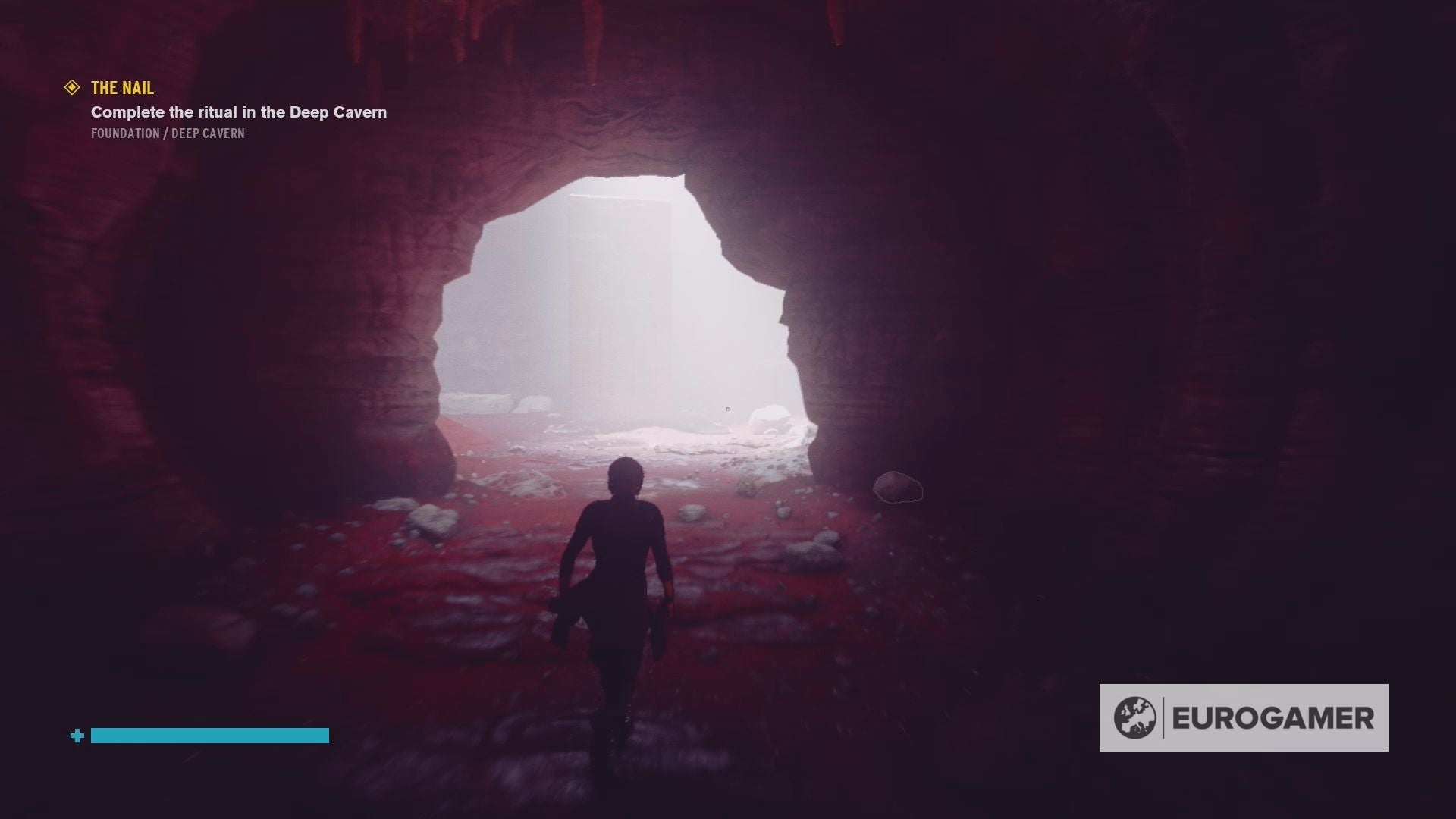Viewport: 1456px width, 819px height.
Task: Click the blue health bar
Action: pyautogui.click(x=209, y=735)
